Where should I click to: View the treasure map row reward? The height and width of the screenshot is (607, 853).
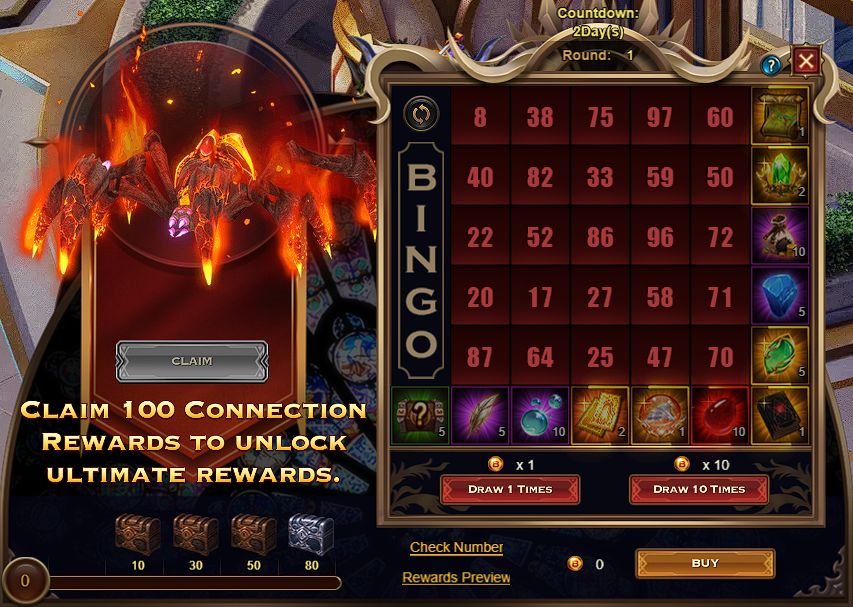coord(780,116)
